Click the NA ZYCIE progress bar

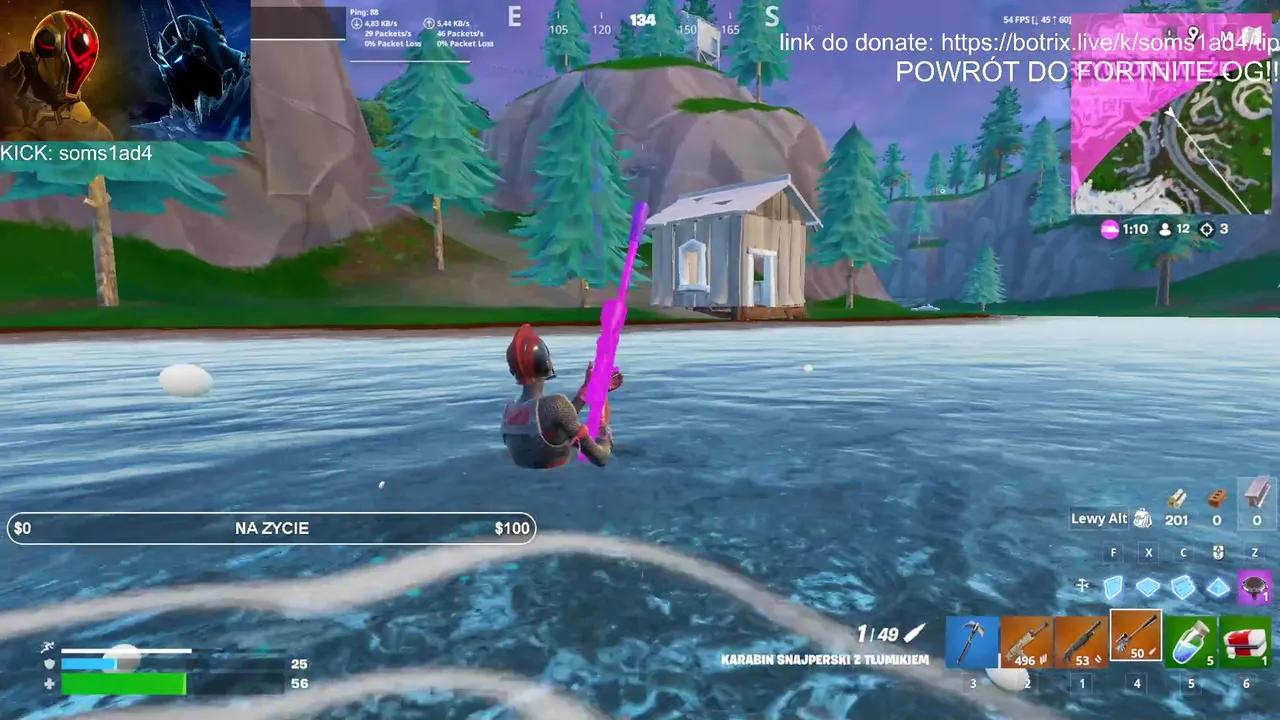coord(270,528)
